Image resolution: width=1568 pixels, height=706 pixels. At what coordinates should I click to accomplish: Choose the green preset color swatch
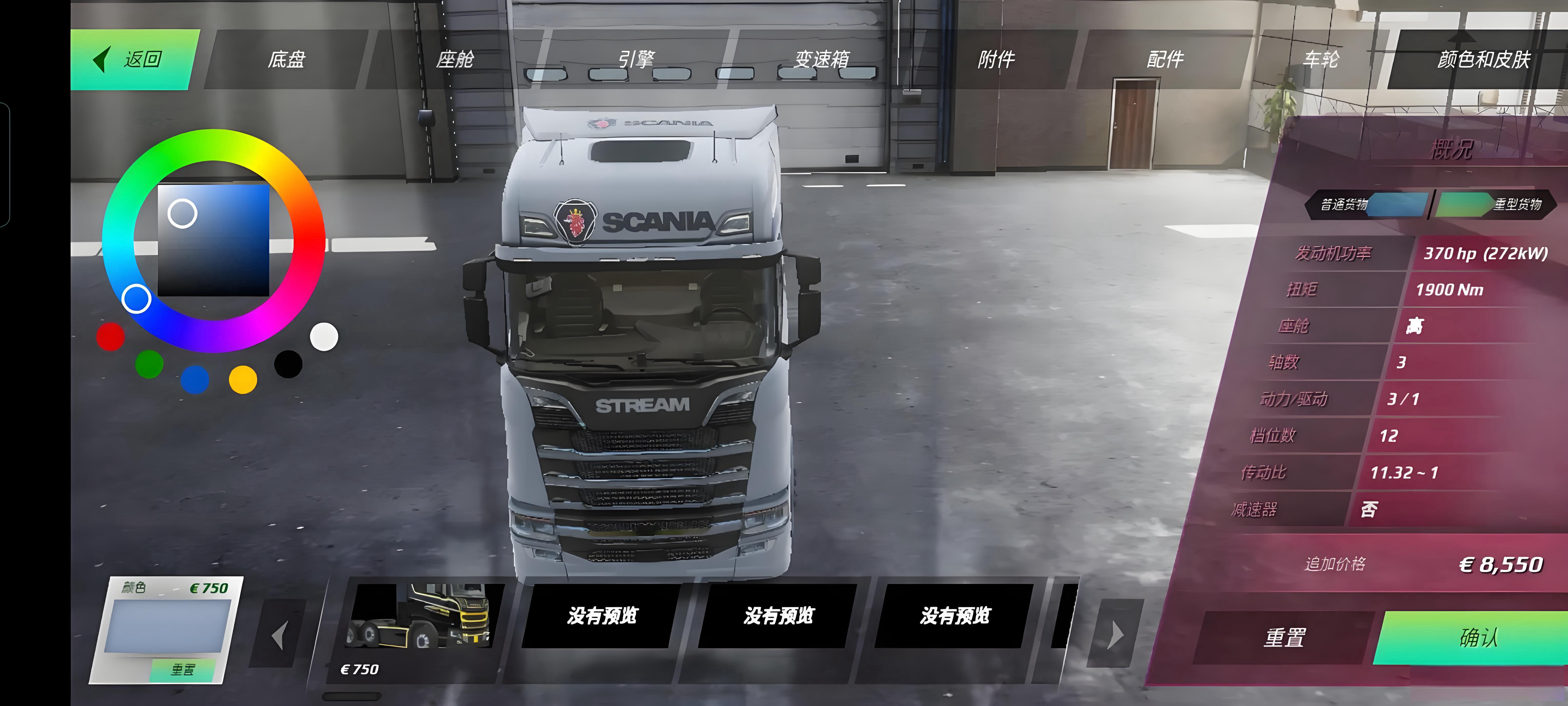pyautogui.click(x=149, y=364)
